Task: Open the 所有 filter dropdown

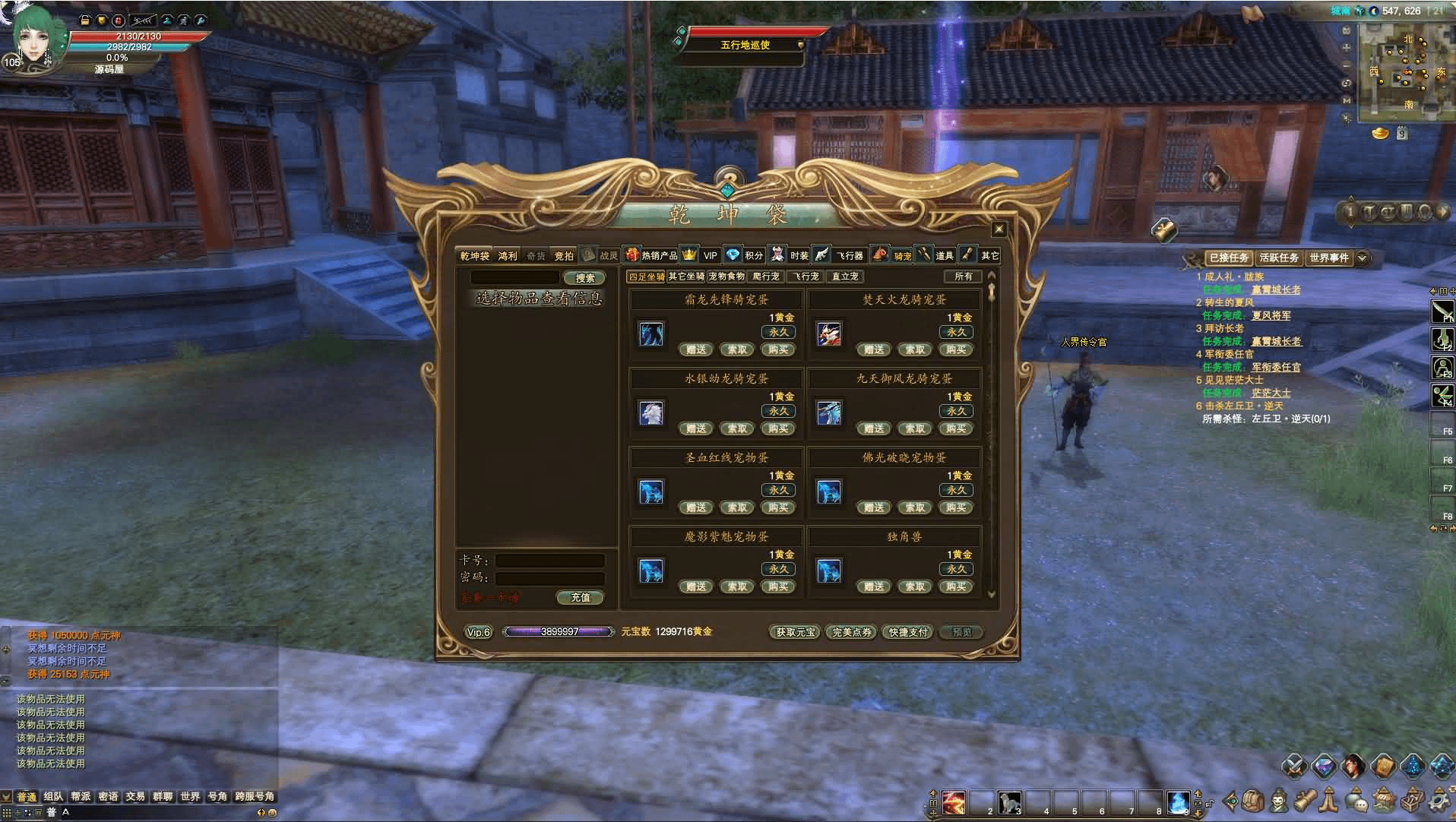Action: 963,277
